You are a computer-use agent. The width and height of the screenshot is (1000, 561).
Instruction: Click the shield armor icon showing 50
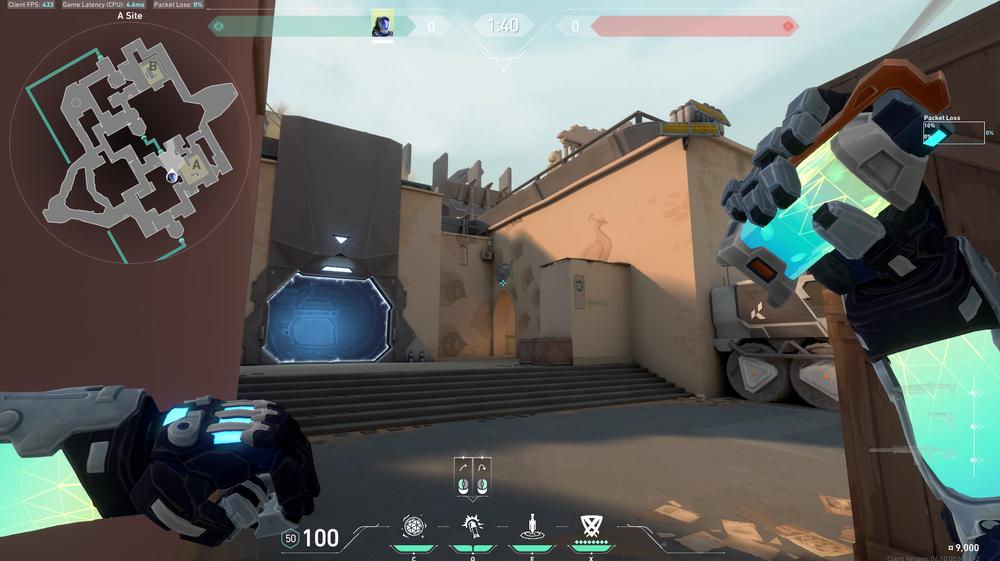click(291, 538)
